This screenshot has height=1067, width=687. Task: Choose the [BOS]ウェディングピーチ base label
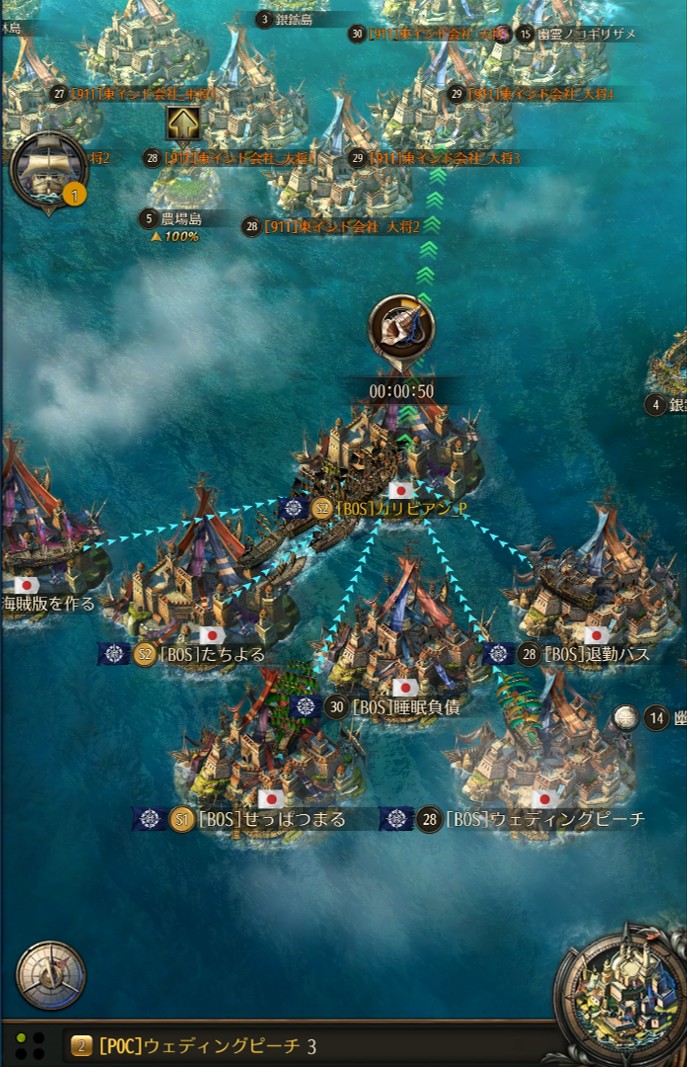[x=545, y=819]
